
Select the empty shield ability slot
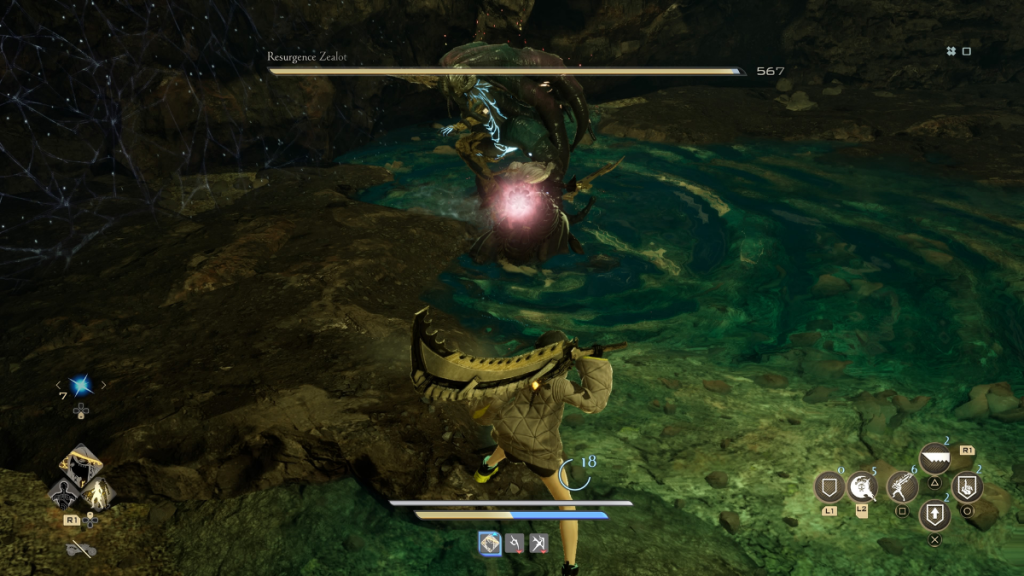point(829,487)
